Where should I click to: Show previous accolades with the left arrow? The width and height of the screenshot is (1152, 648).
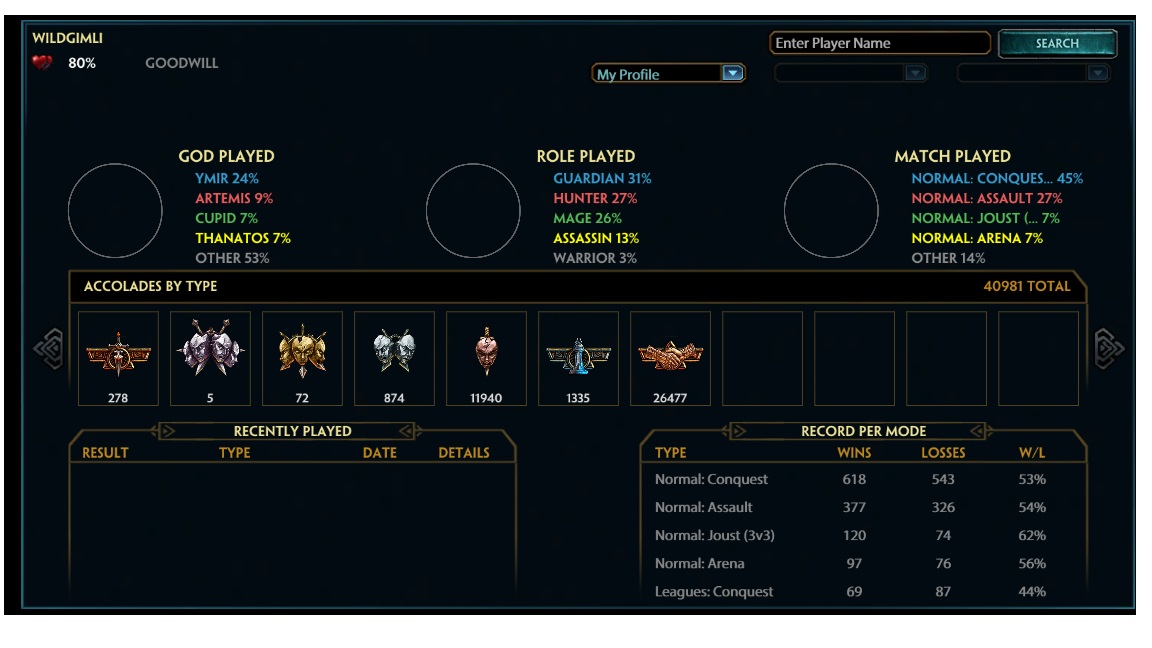50,349
